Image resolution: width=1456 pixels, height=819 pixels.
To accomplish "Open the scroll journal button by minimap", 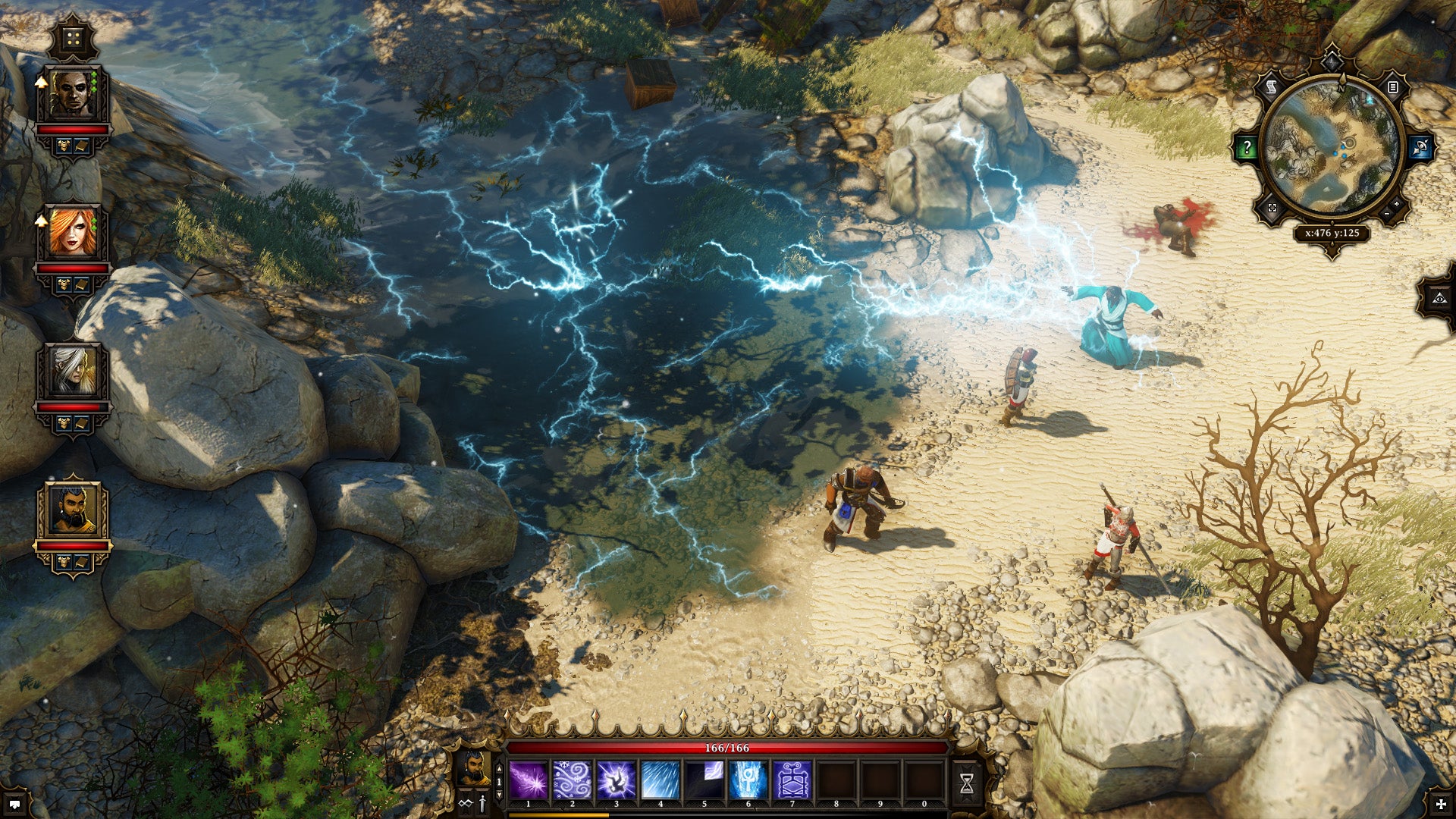I will 1272,88.
